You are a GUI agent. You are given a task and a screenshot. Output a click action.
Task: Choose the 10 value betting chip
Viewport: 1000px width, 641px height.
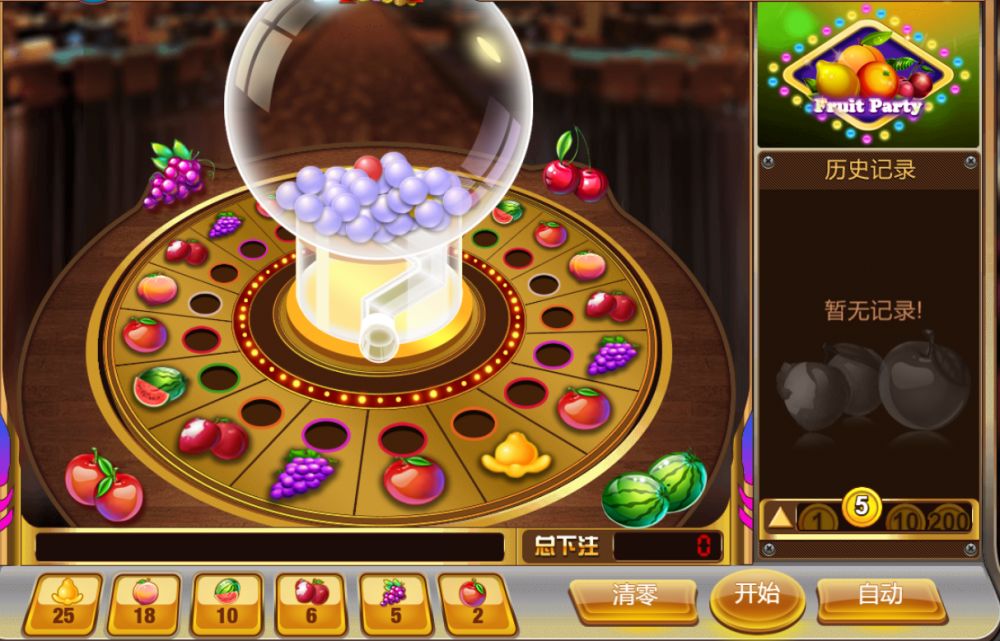903,519
